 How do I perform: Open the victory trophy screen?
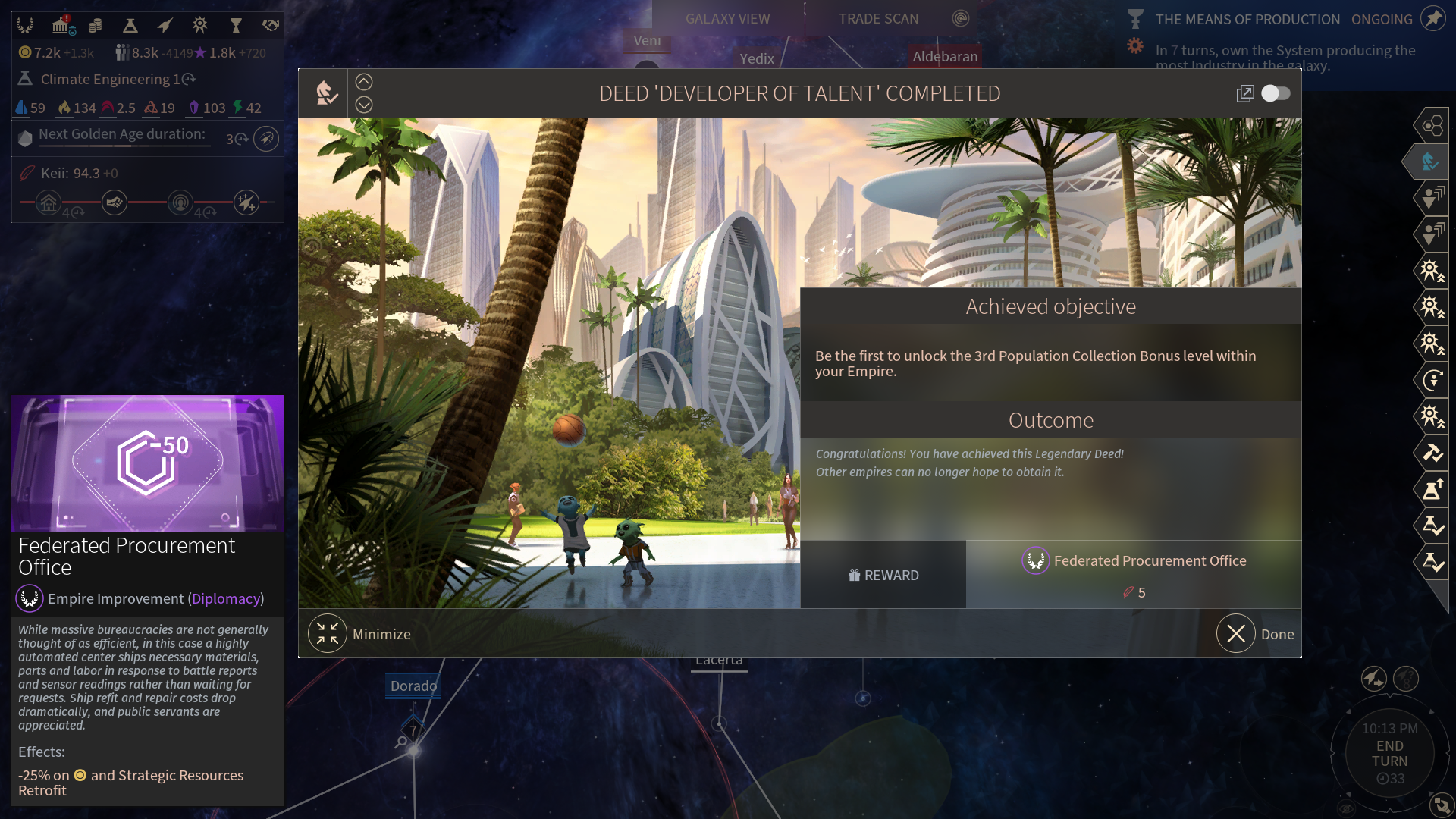[235, 26]
